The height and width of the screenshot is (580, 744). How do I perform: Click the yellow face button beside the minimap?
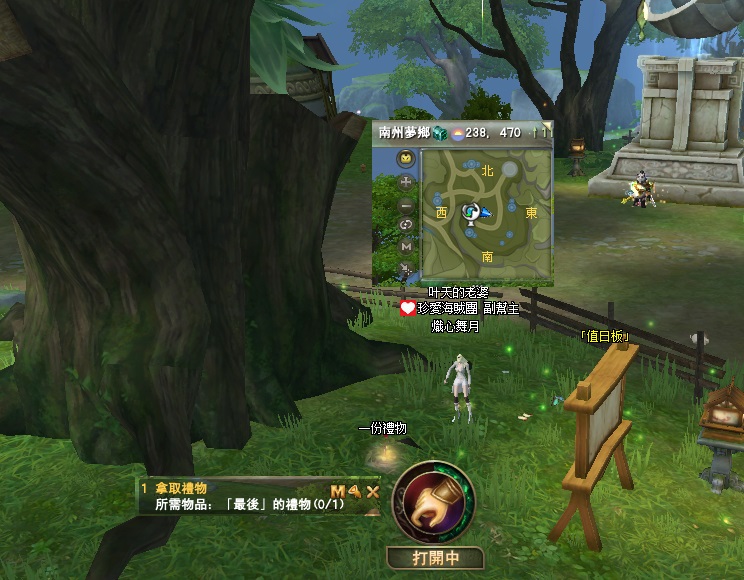pyautogui.click(x=406, y=158)
